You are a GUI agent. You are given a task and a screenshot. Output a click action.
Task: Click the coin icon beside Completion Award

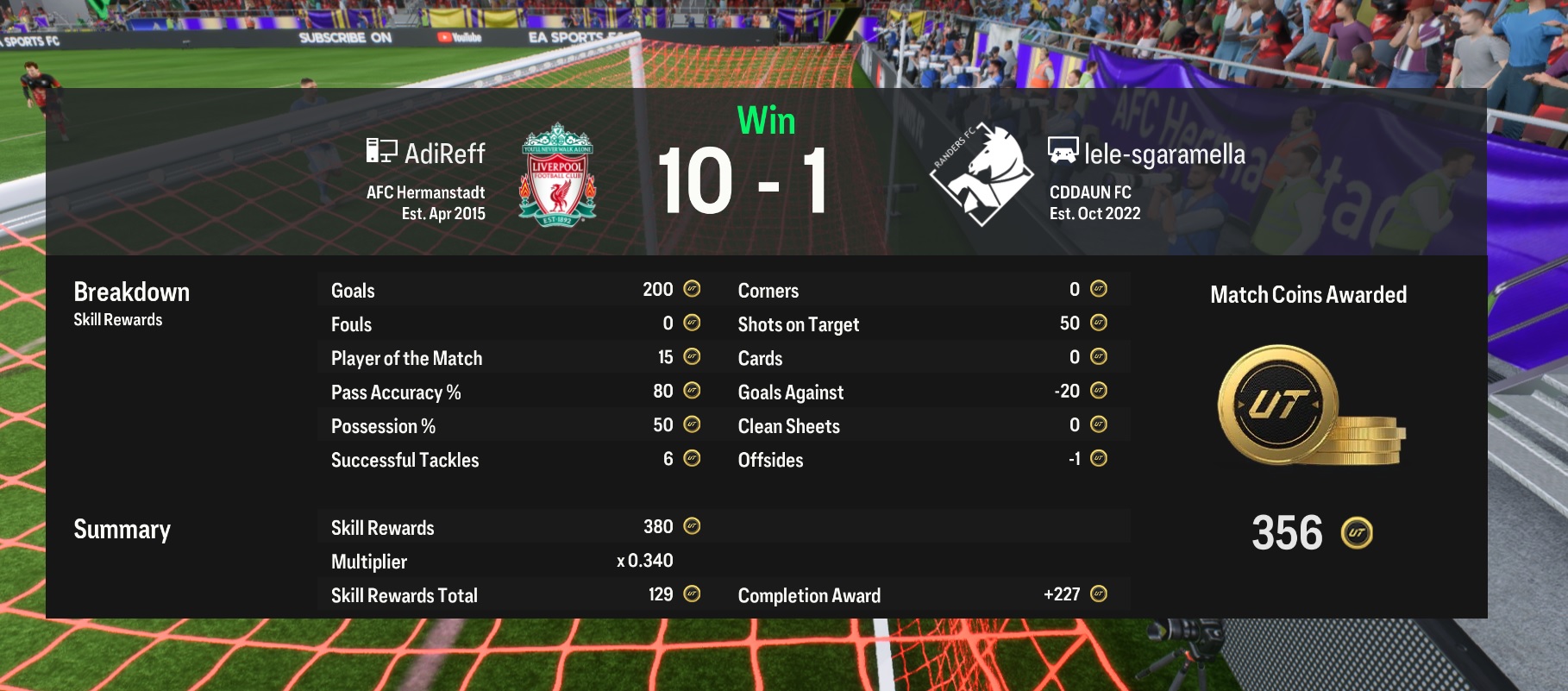[1097, 594]
